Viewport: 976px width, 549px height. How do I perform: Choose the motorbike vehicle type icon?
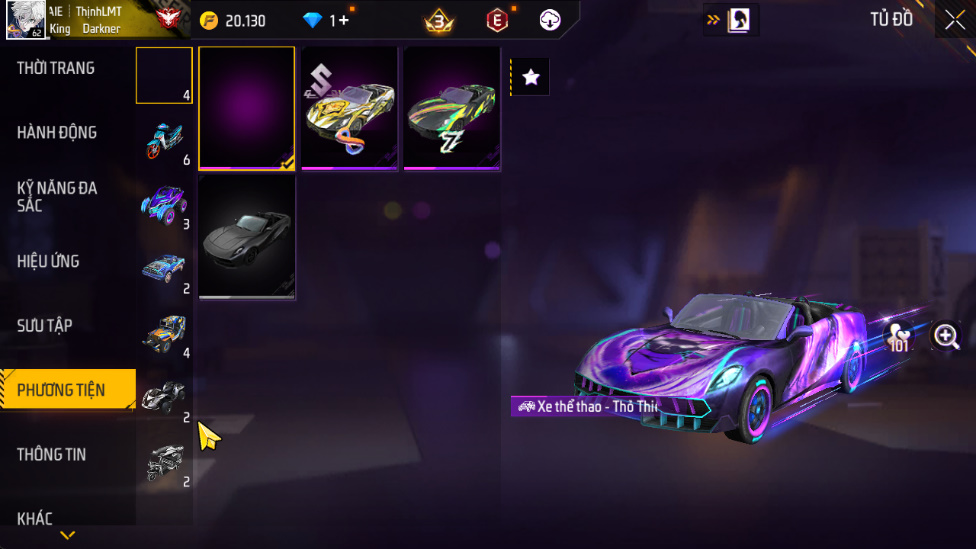pos(164,140)
